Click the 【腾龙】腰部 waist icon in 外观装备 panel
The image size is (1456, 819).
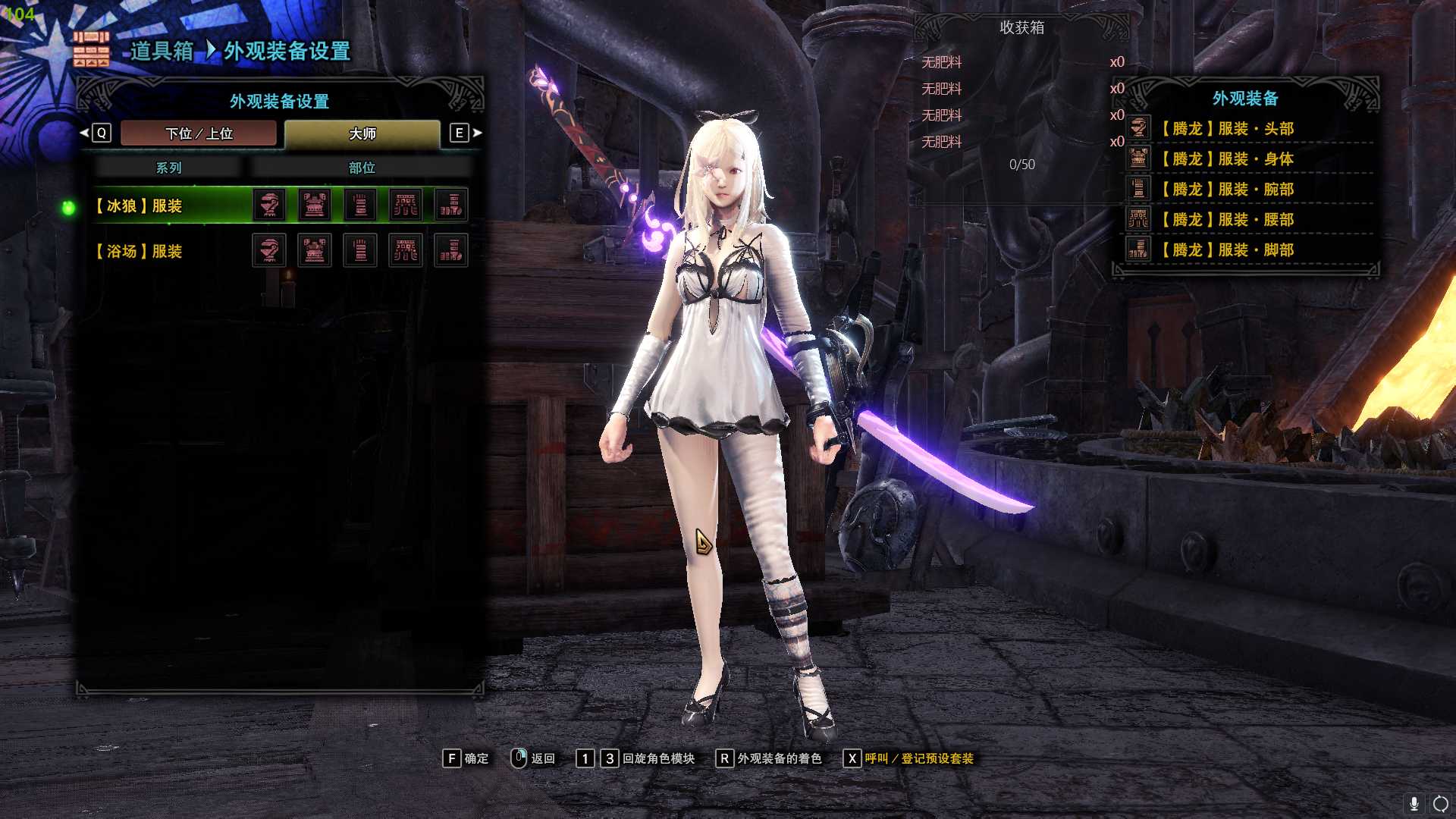tap(1137, 220)
